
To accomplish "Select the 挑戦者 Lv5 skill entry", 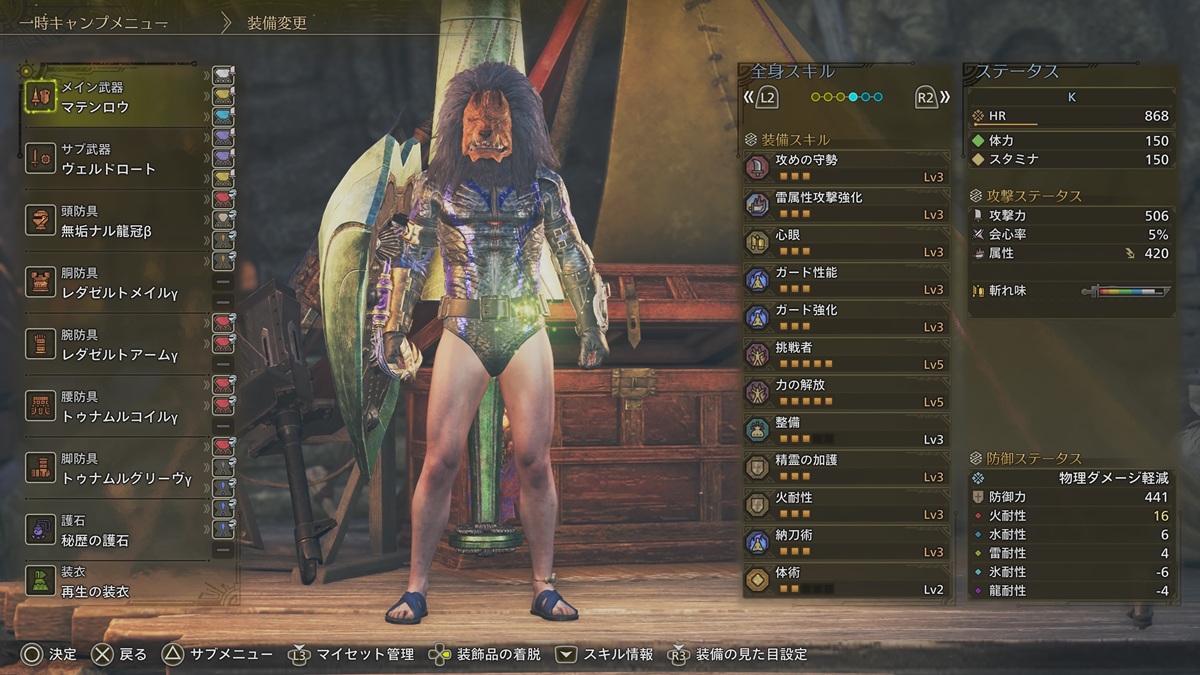I will coord(845,355).
